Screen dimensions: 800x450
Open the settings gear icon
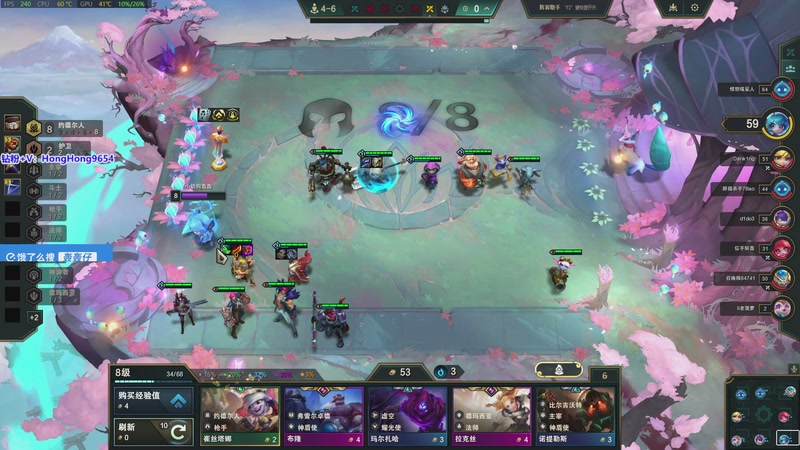(x=695, y=8)
